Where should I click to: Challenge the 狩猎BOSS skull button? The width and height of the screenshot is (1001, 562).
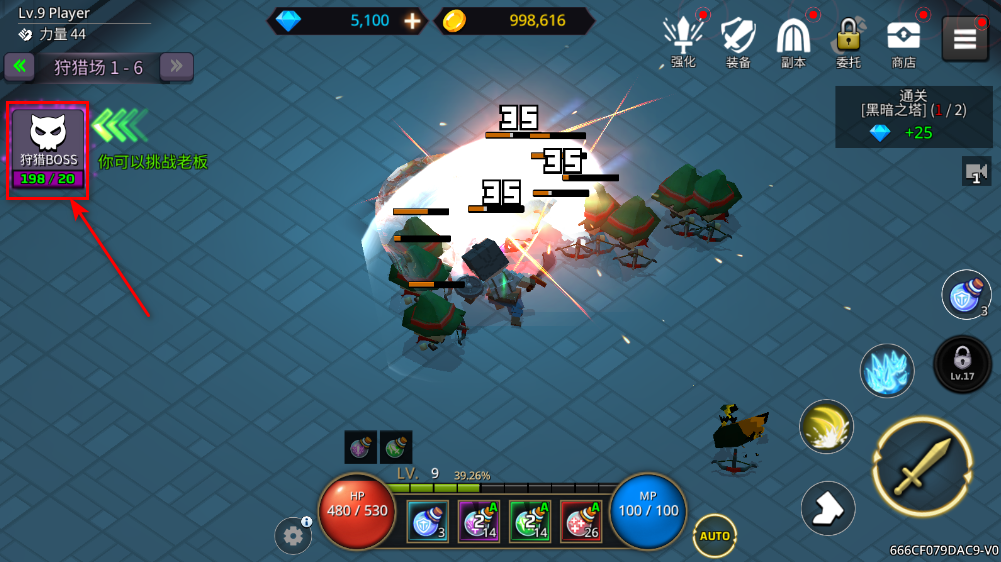48,149
